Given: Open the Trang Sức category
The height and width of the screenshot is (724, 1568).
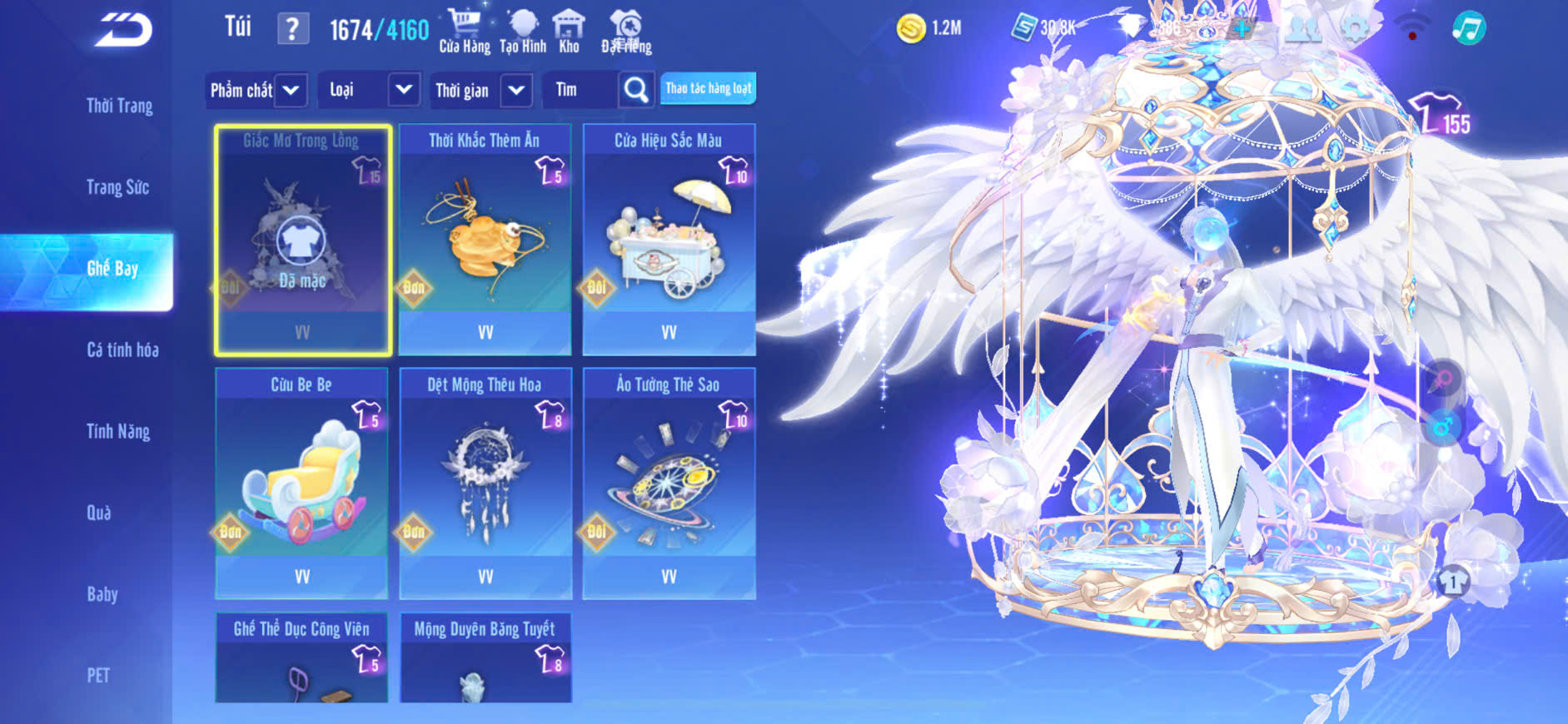Looking at the screenshot, I should coord(117,187).
